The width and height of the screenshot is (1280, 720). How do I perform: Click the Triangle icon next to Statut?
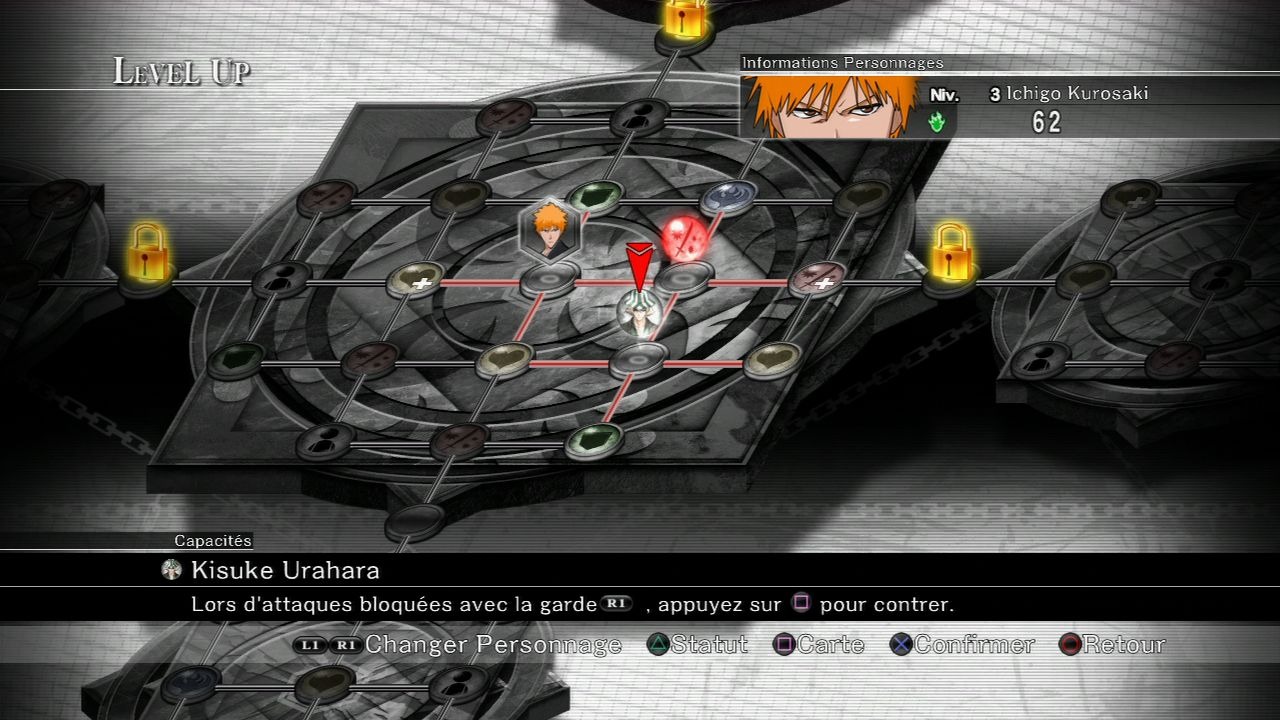tap(660, 645)
